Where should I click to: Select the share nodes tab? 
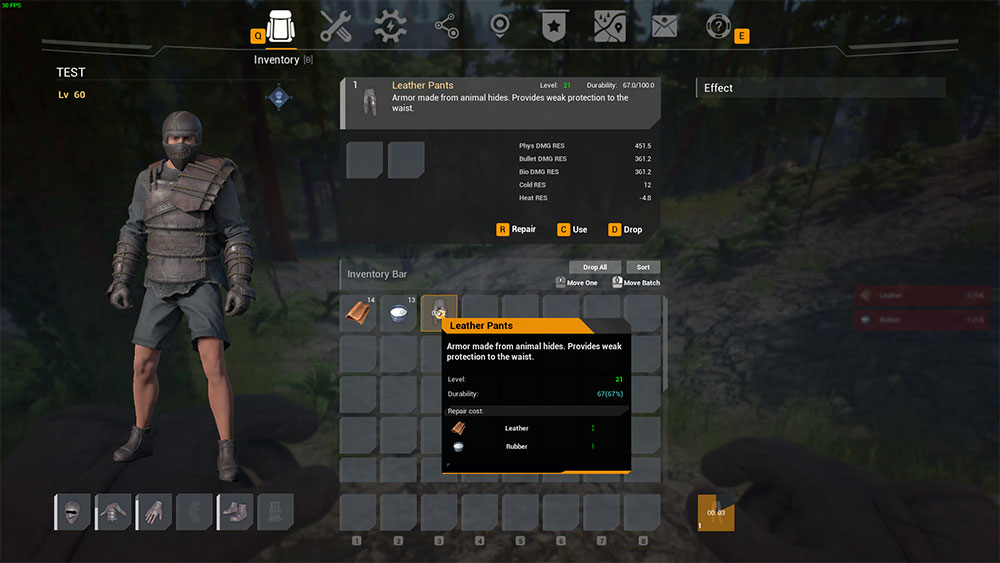(x=446, y=28)
